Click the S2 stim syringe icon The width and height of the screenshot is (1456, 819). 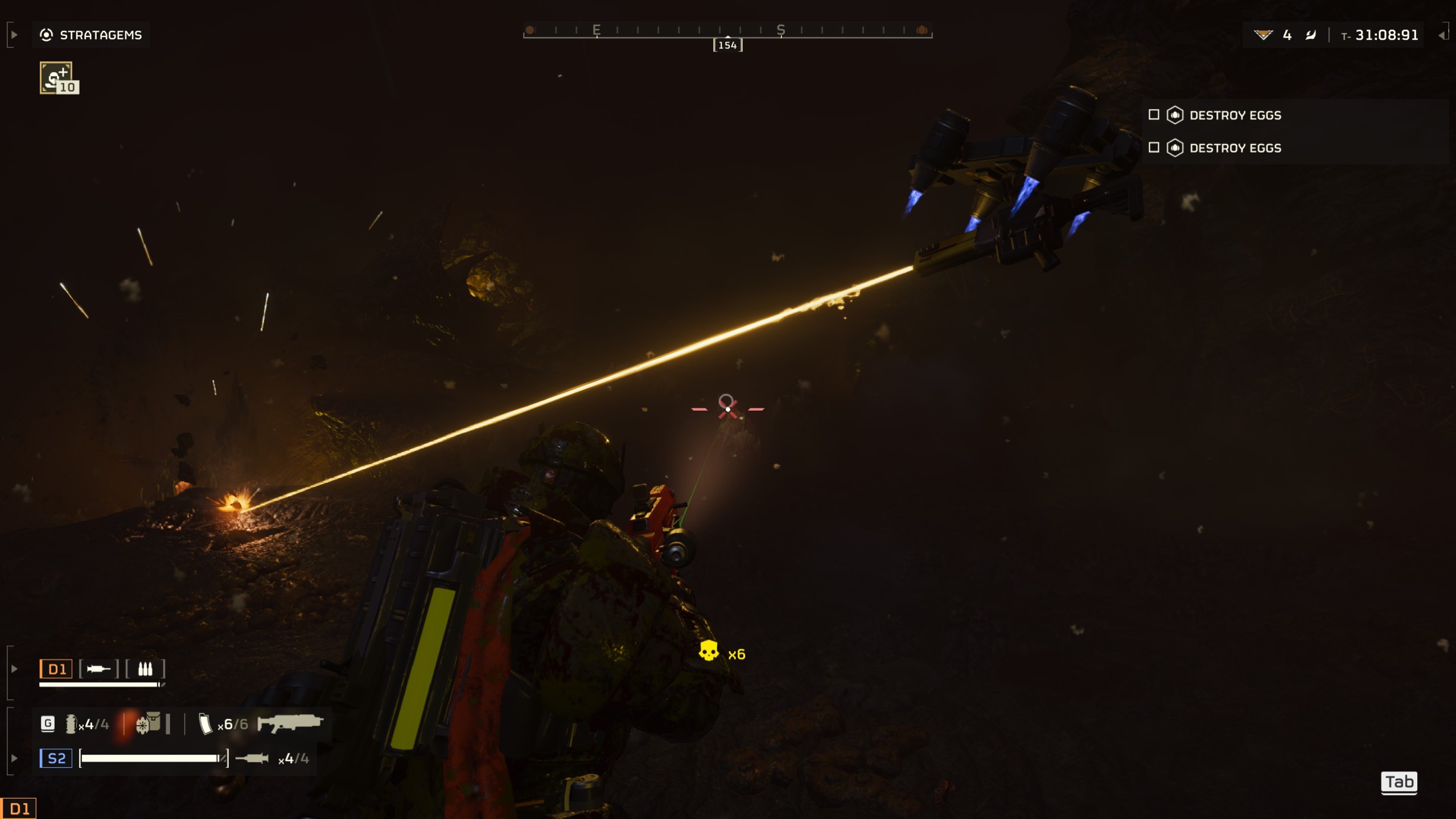coord(252,758)
